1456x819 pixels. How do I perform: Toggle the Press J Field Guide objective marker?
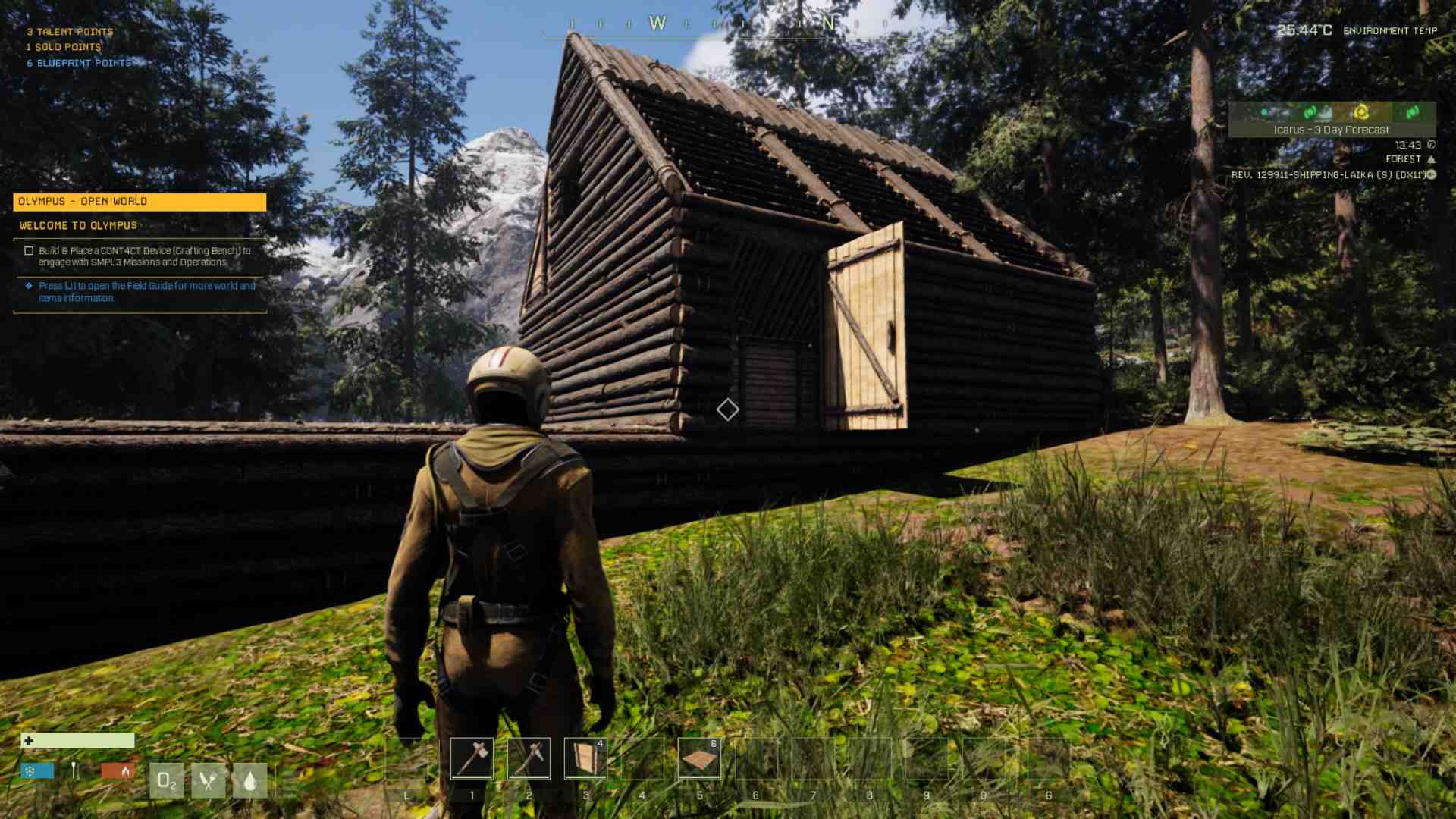pos(29,286)
